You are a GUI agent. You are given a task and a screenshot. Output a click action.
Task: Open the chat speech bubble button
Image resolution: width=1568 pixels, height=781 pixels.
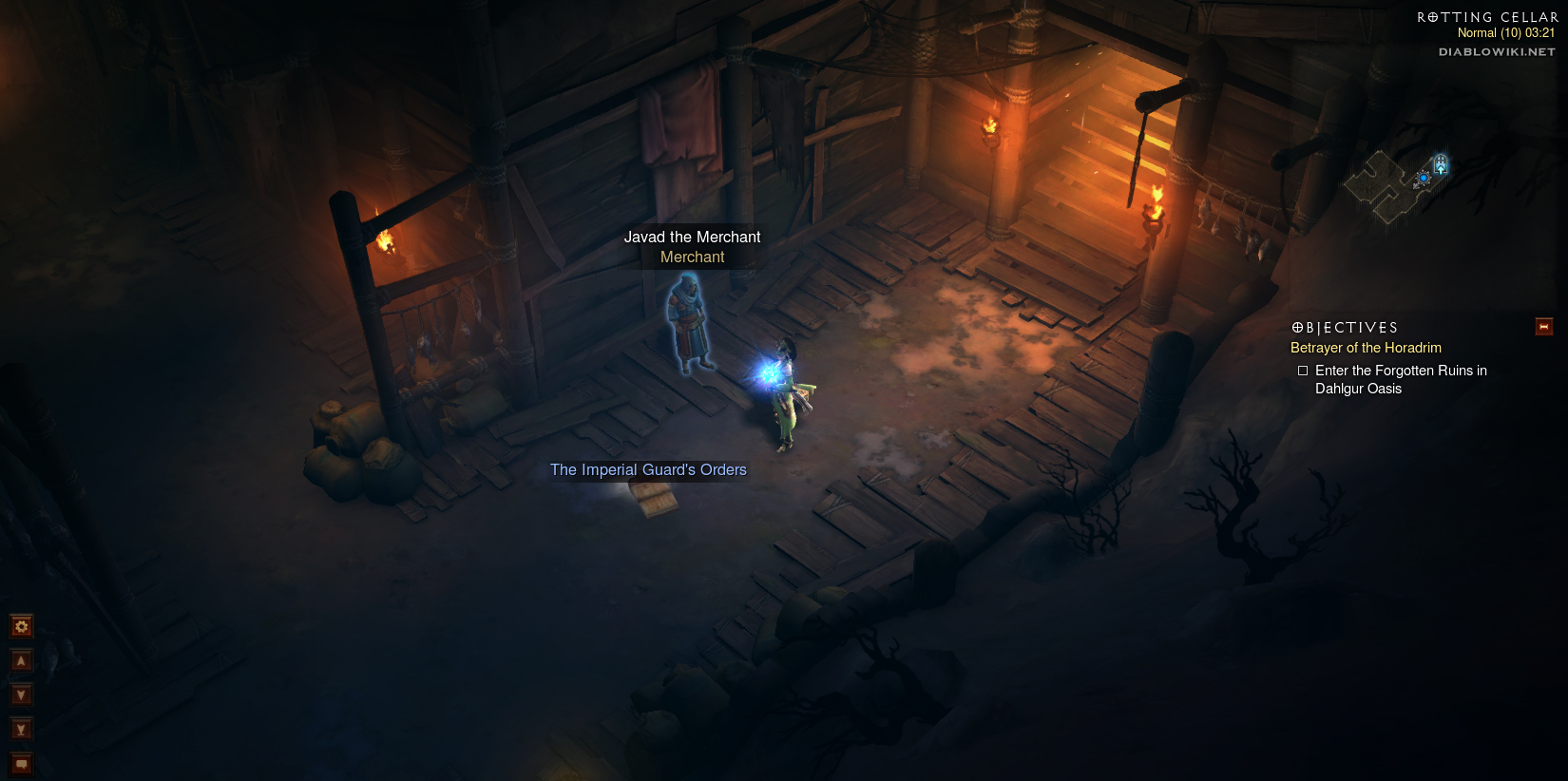21,764
